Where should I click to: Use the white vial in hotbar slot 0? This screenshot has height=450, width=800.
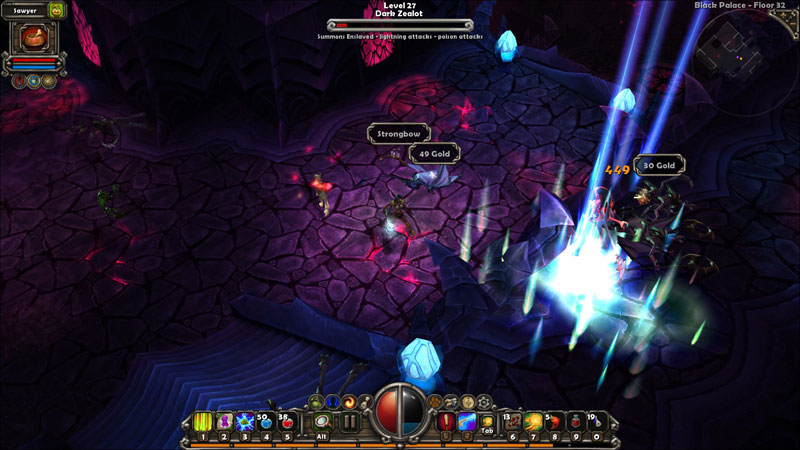597,423
